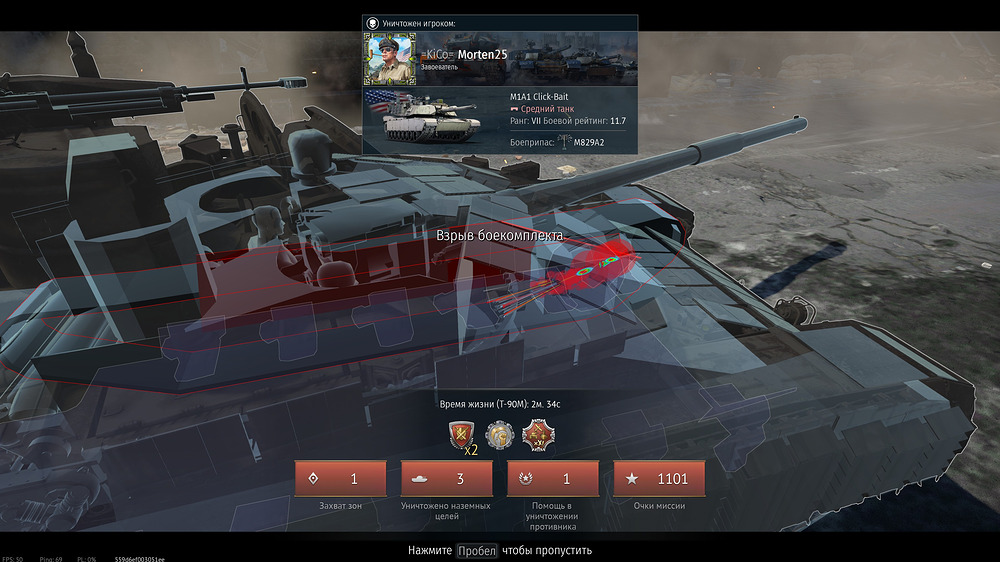
Task: Select the red hexagonal star award
Action: (537, 435)
